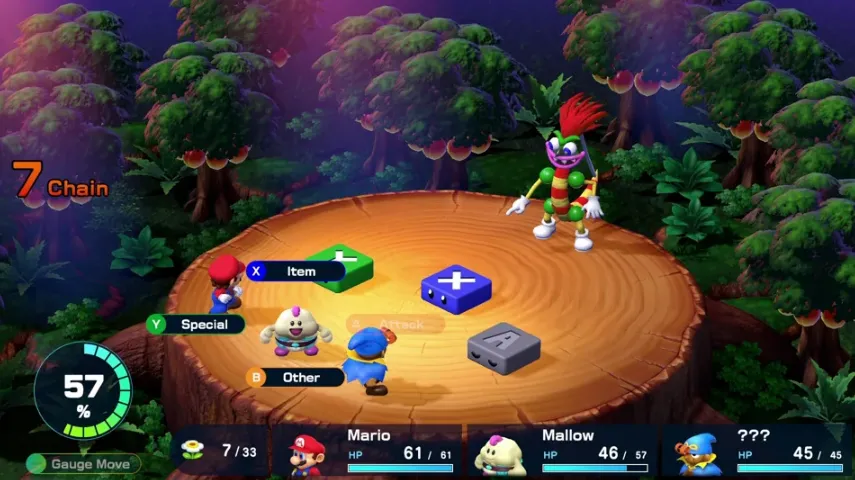Select Mallow's party status panel
The image size is (855, 480).
coord(565,451)
